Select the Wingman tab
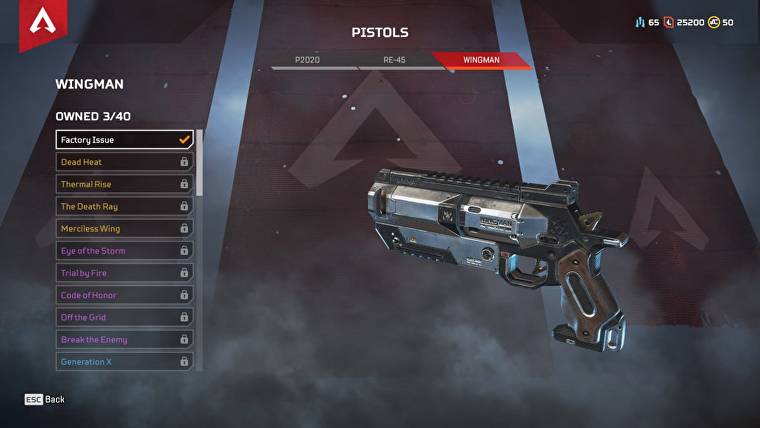760x428 pixels. tap(481, 60)
